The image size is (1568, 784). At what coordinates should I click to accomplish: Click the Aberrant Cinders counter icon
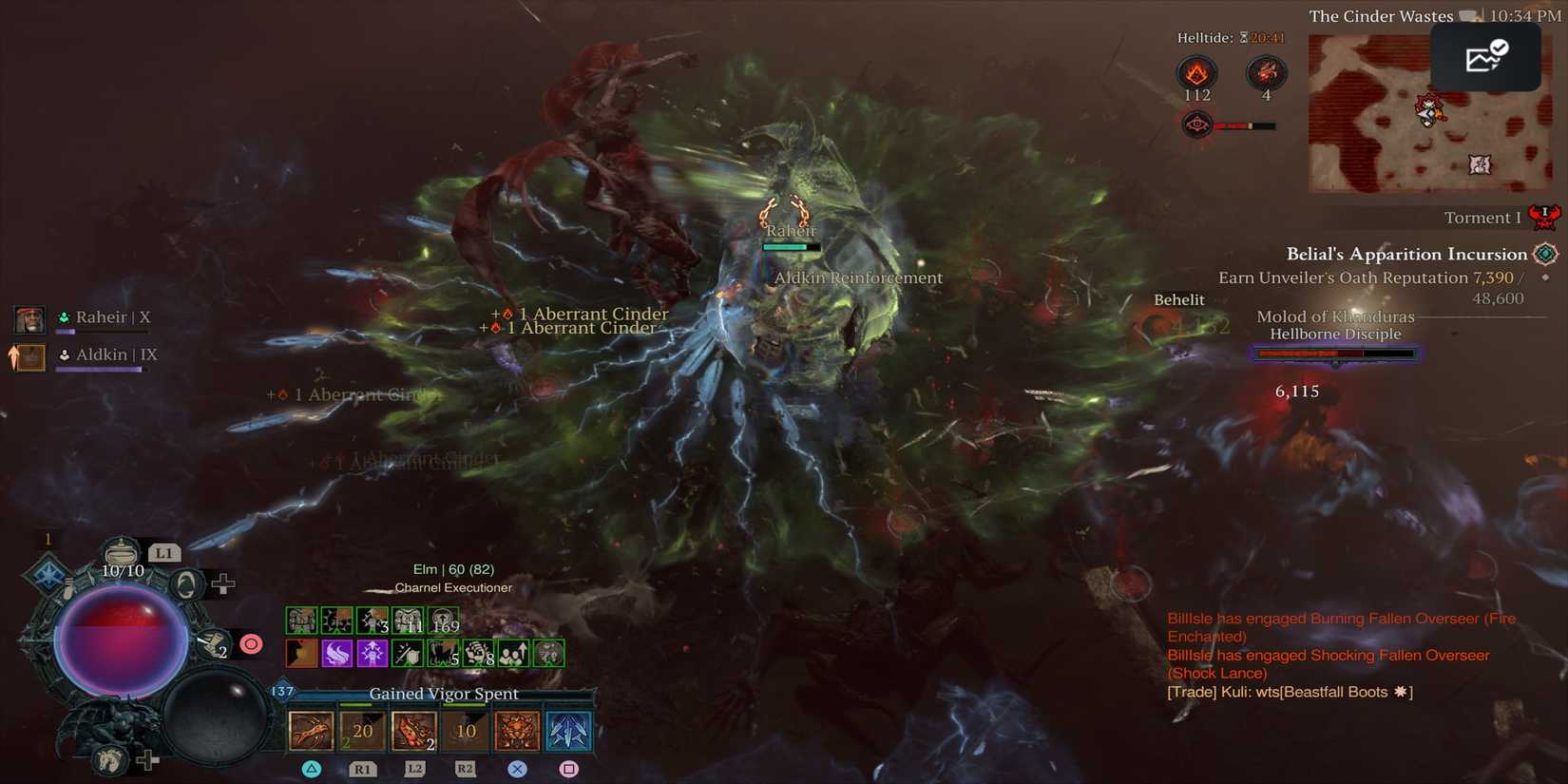pos(1196,70)
